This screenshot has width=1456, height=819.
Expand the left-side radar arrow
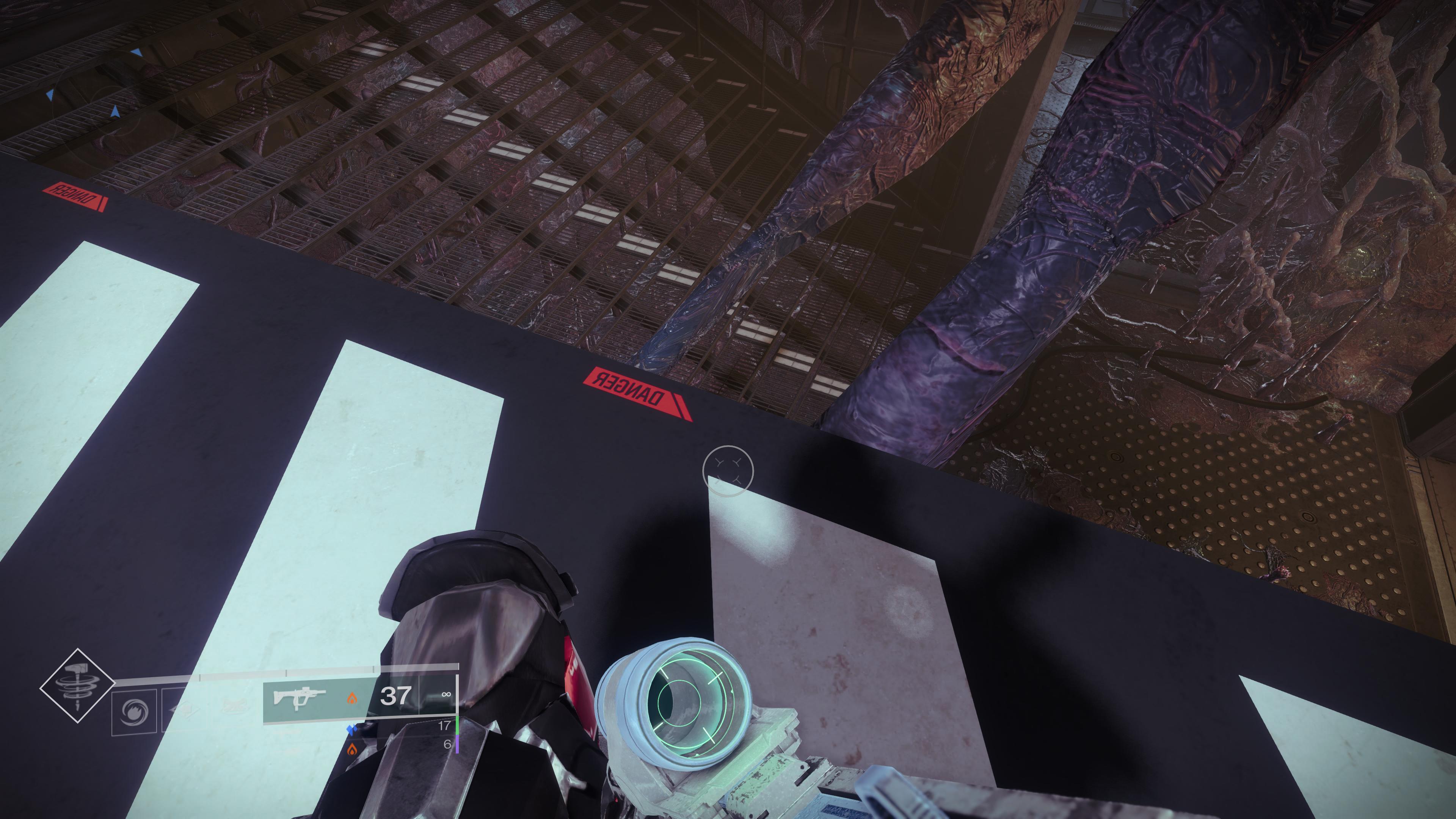[x=50, y=96]
